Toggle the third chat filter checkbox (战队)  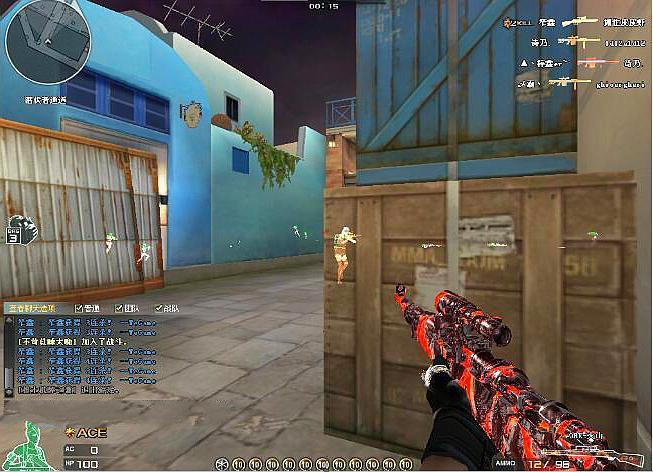click(158, 308)
